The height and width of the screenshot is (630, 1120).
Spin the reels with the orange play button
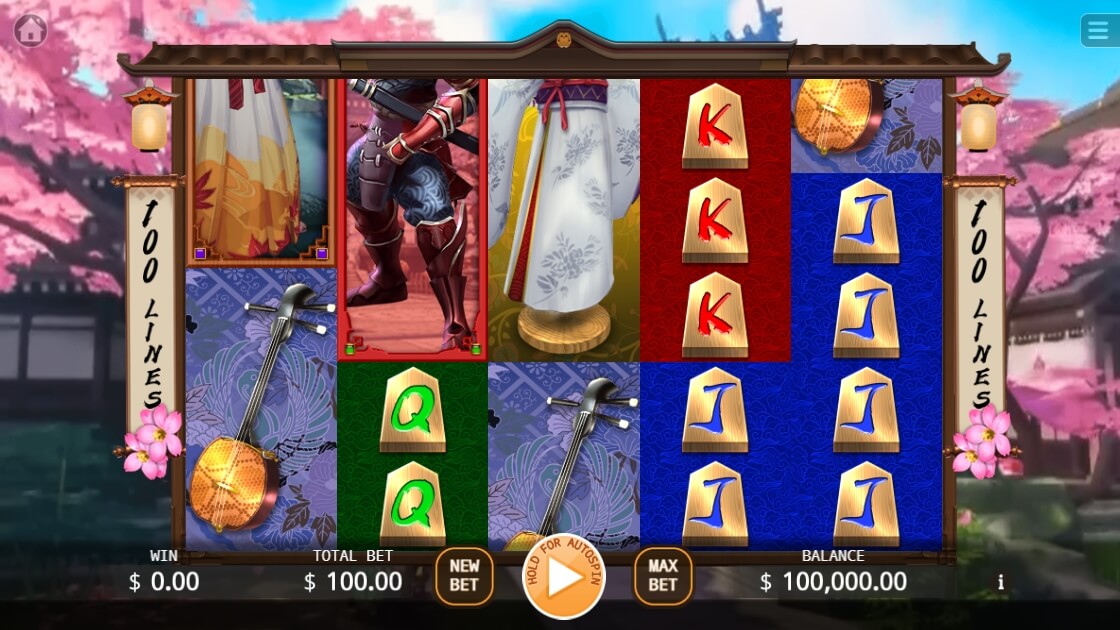(564, 578)
